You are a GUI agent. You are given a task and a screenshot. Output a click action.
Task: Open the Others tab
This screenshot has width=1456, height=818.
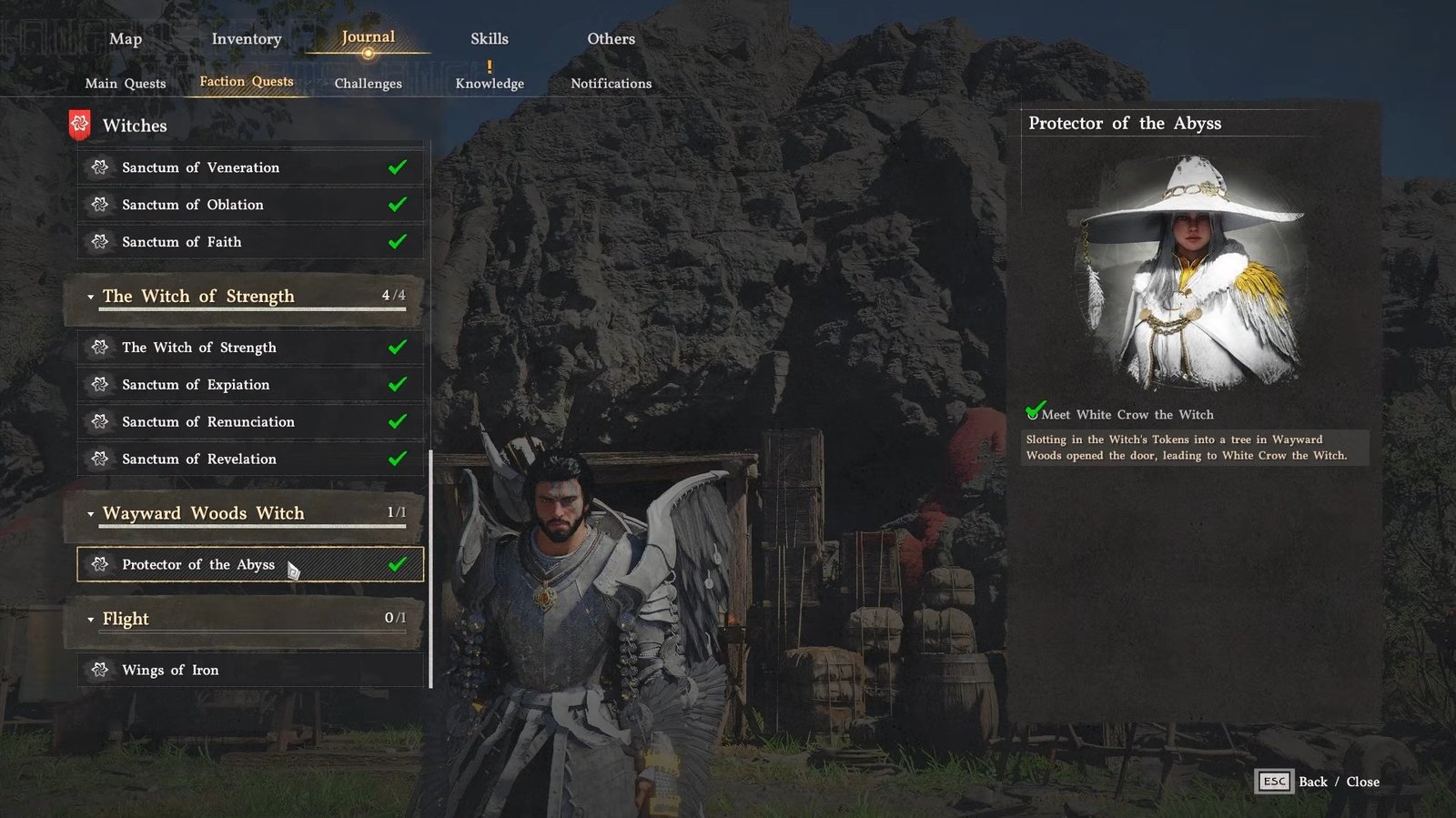[x=611, y=39]
